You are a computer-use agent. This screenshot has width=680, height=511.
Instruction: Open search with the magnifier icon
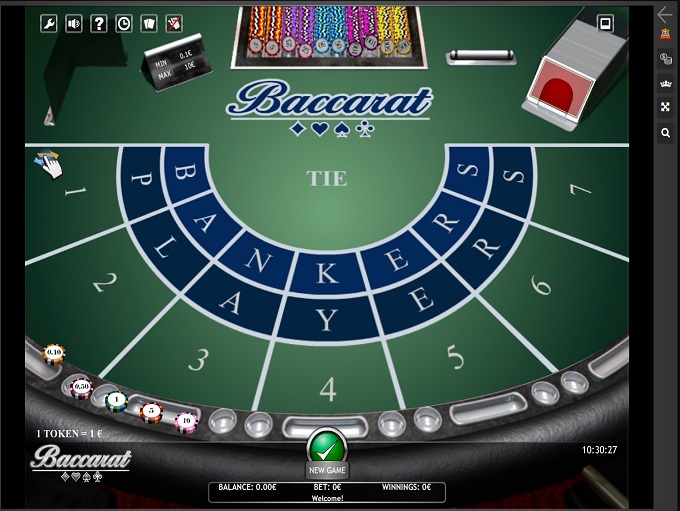666,133
